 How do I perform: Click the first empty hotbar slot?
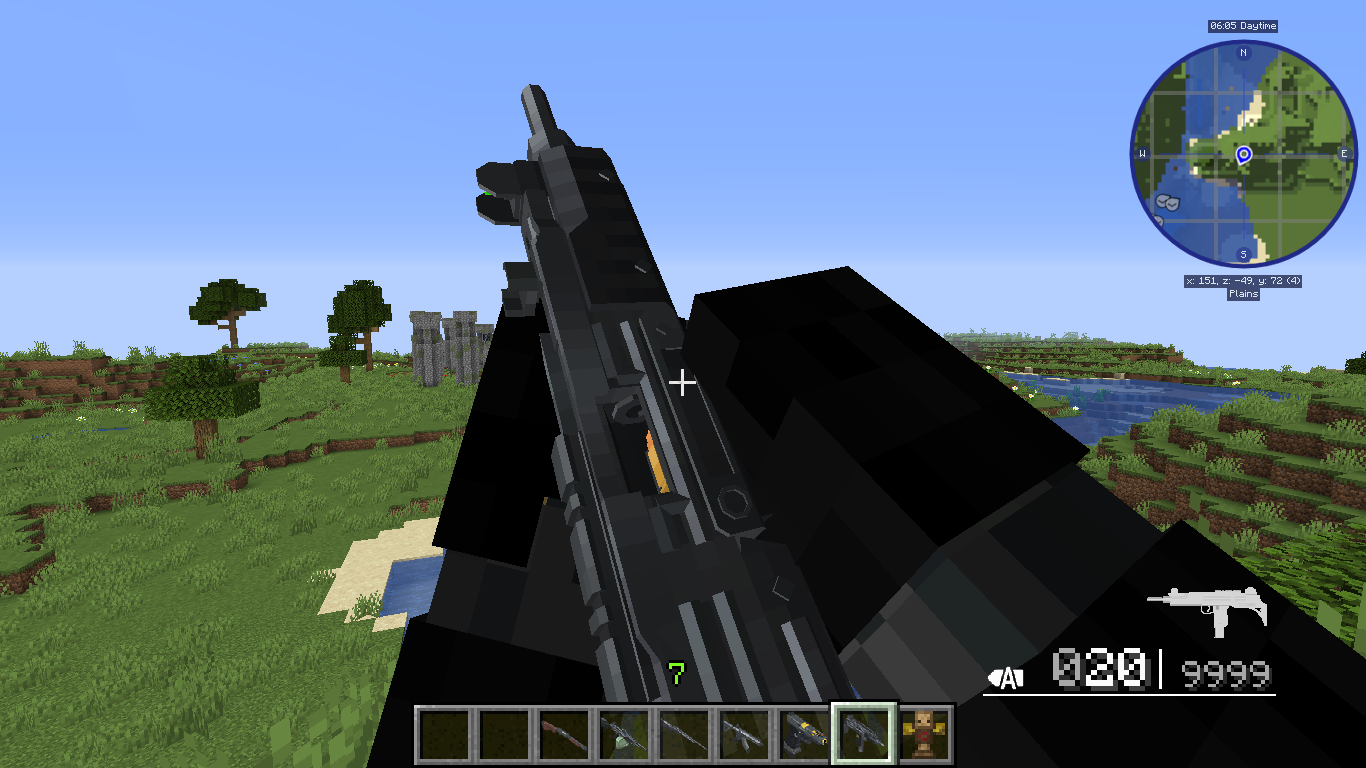[x=445, y=734]
